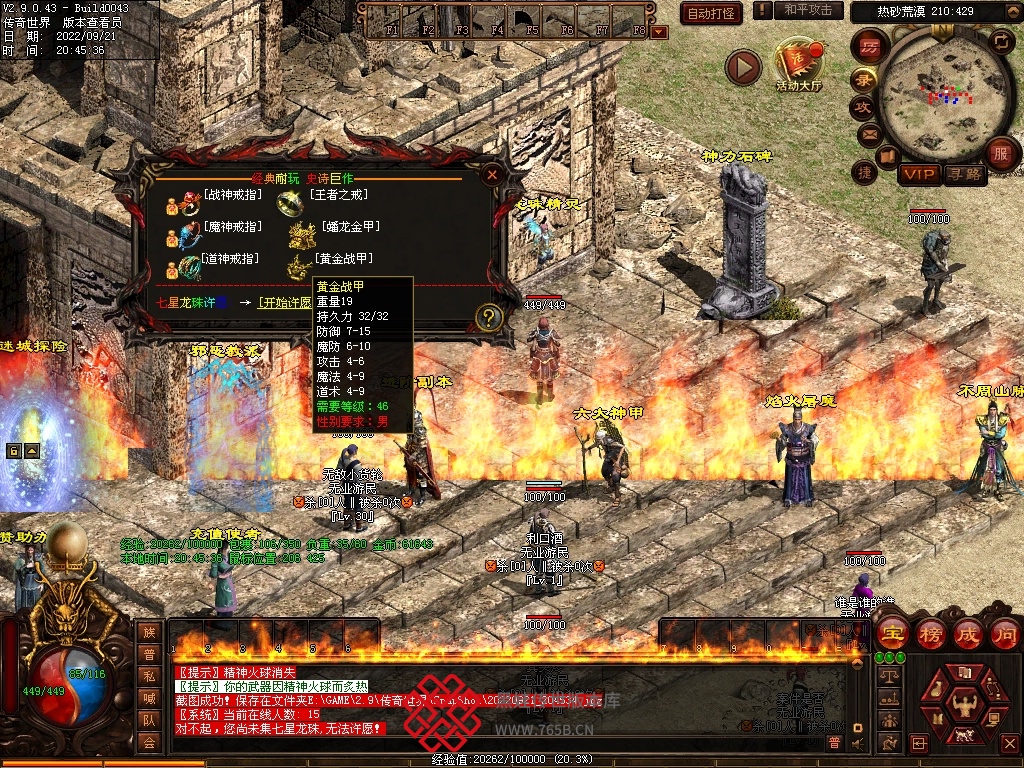Viewport: 1024px width, 768px height.
Task: Show the 榜 rankings button
Action: click(931, 633)
